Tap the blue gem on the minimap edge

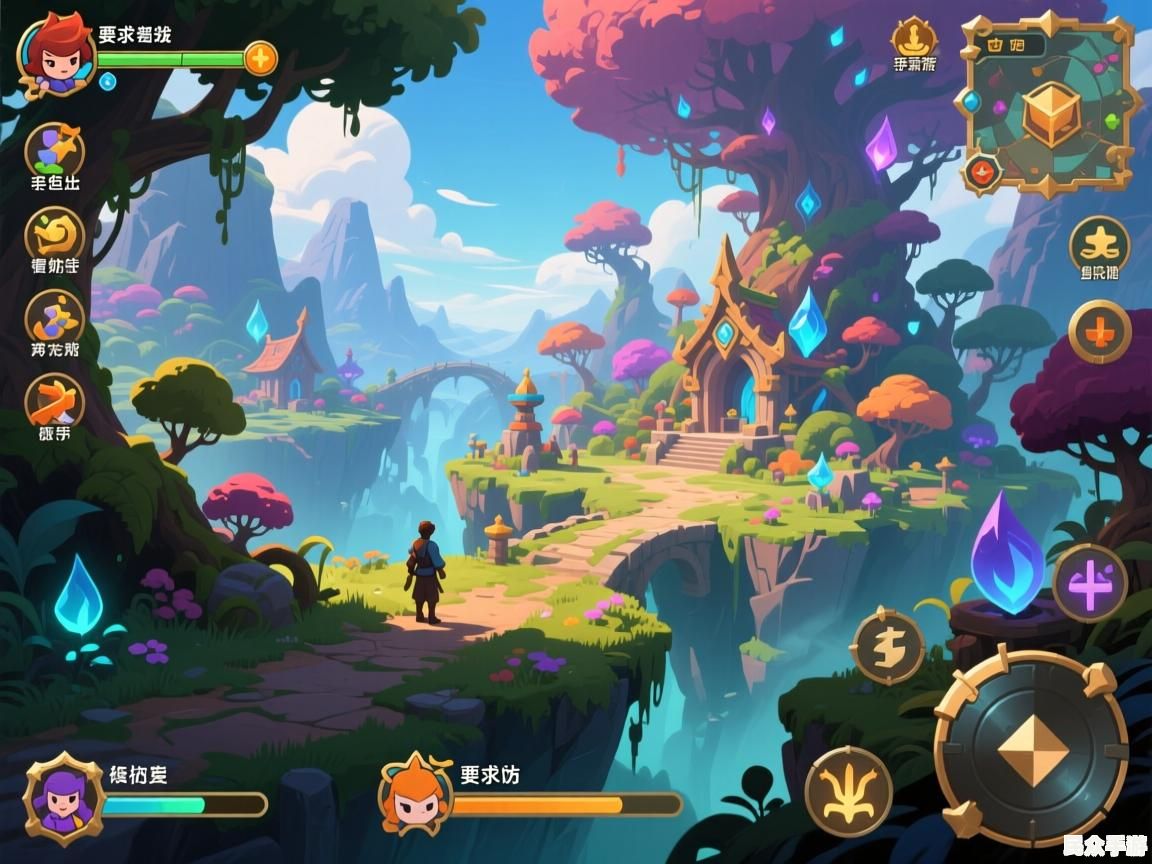pos(968,102)
